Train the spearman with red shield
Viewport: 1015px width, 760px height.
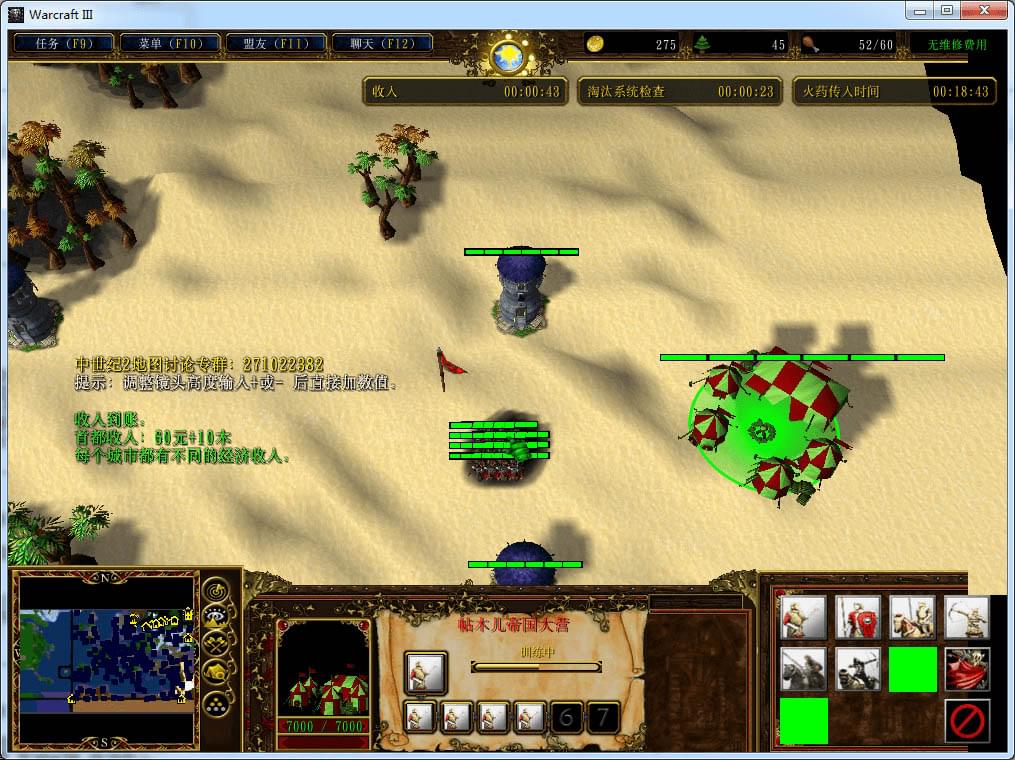(x=858, y=618)
